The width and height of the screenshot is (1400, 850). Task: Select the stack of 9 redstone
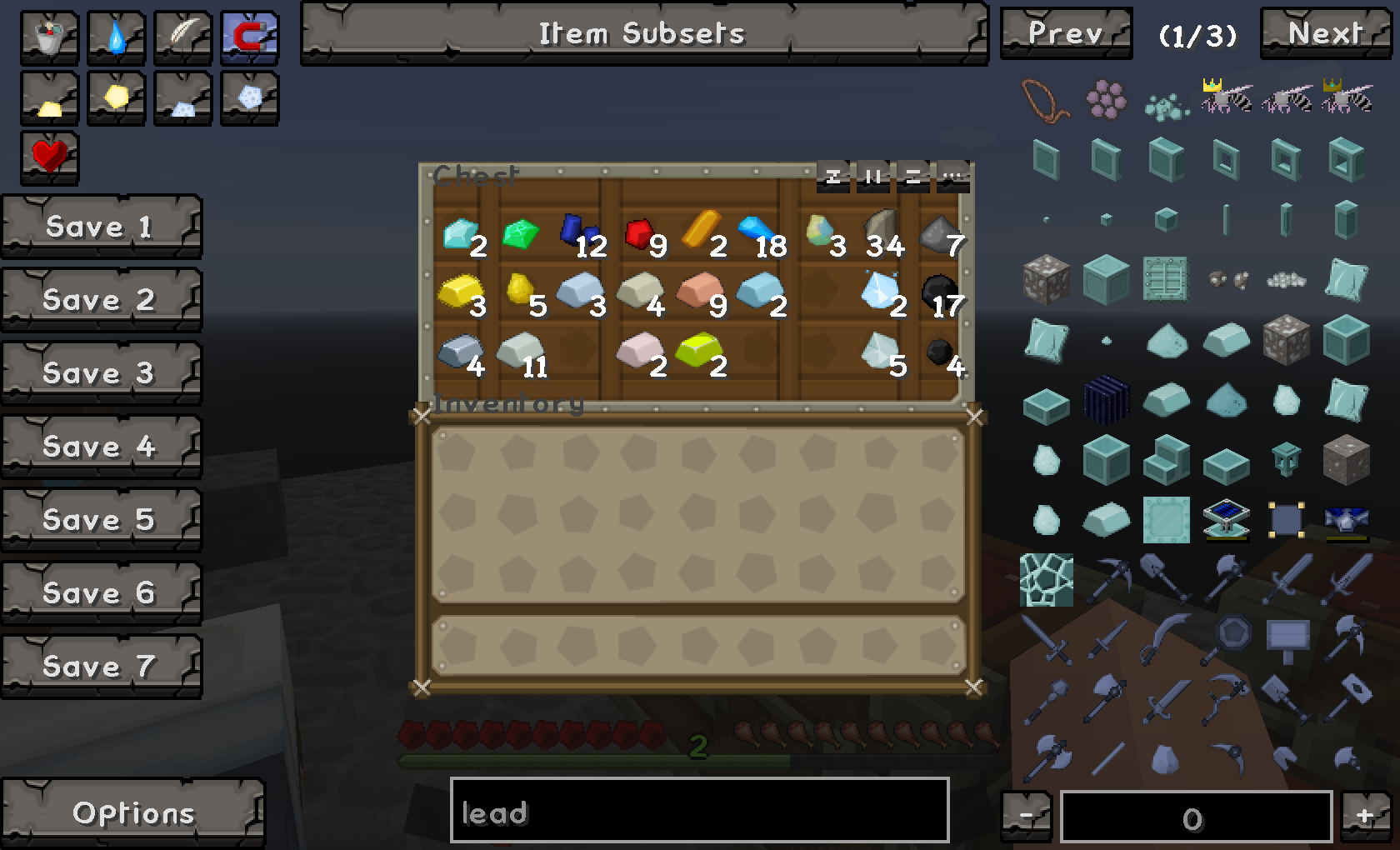point(640,233)
